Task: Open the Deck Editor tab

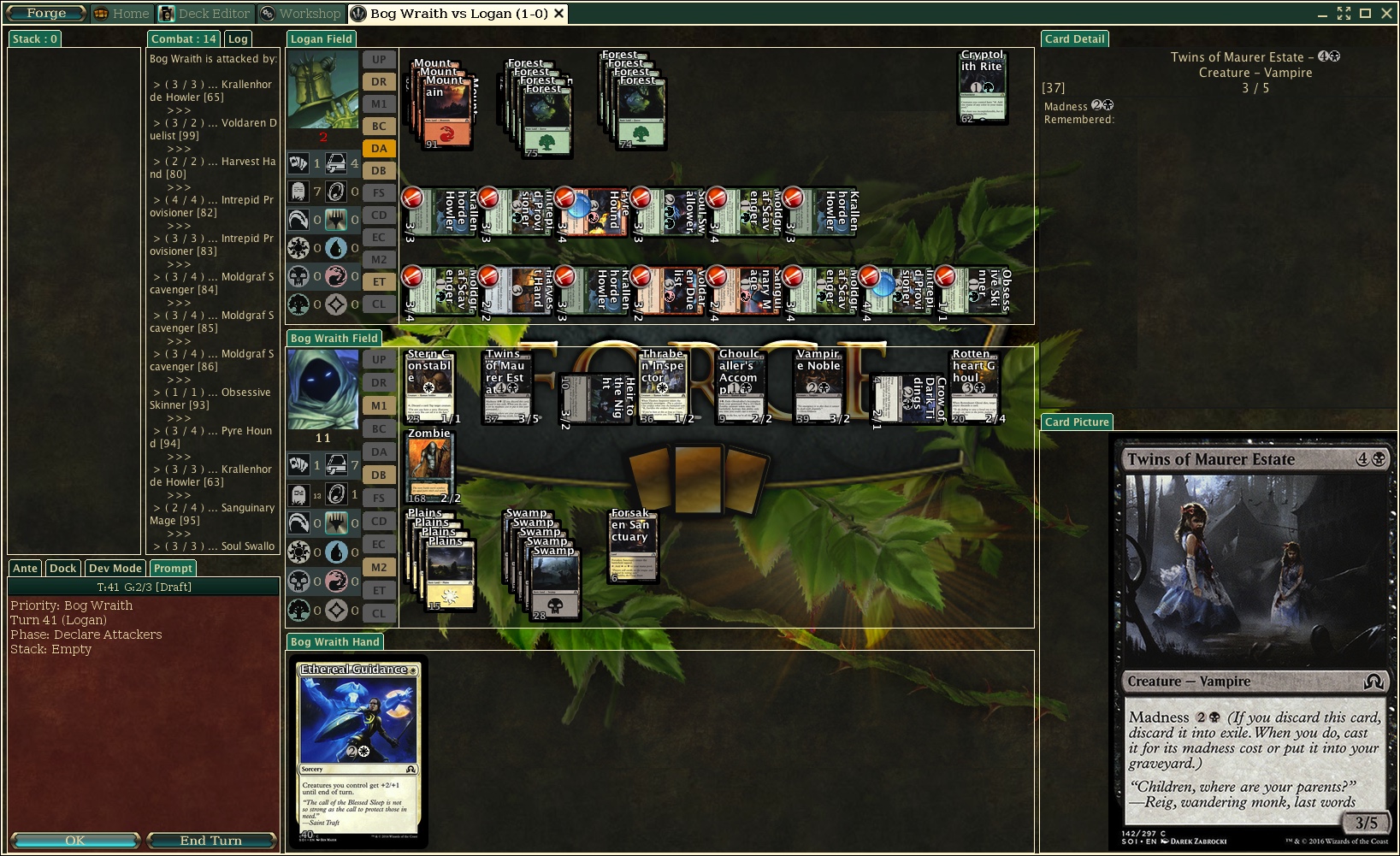Action: click(x=205, y=14)
